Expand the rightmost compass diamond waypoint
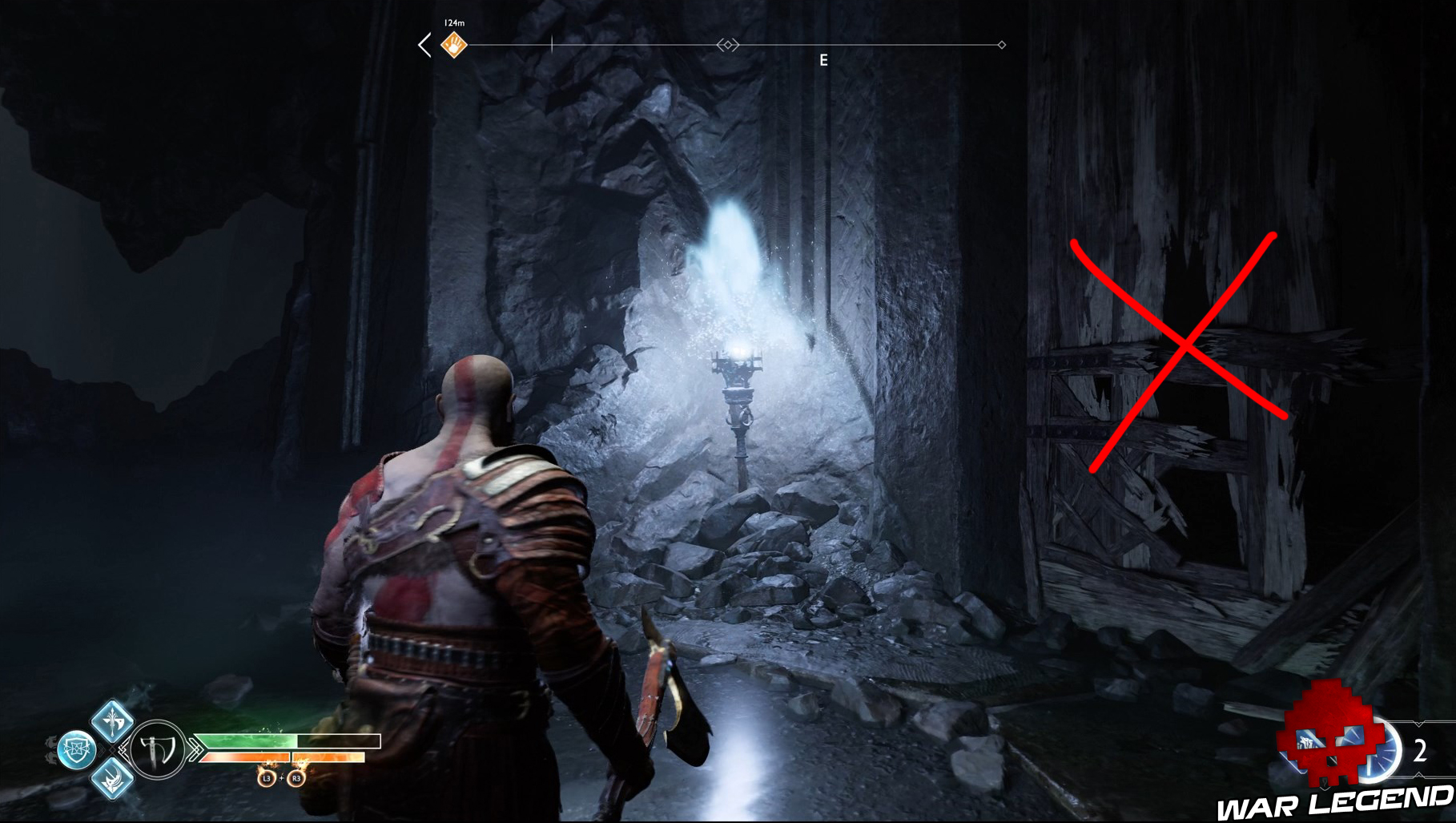 [x=1001, y=44]
